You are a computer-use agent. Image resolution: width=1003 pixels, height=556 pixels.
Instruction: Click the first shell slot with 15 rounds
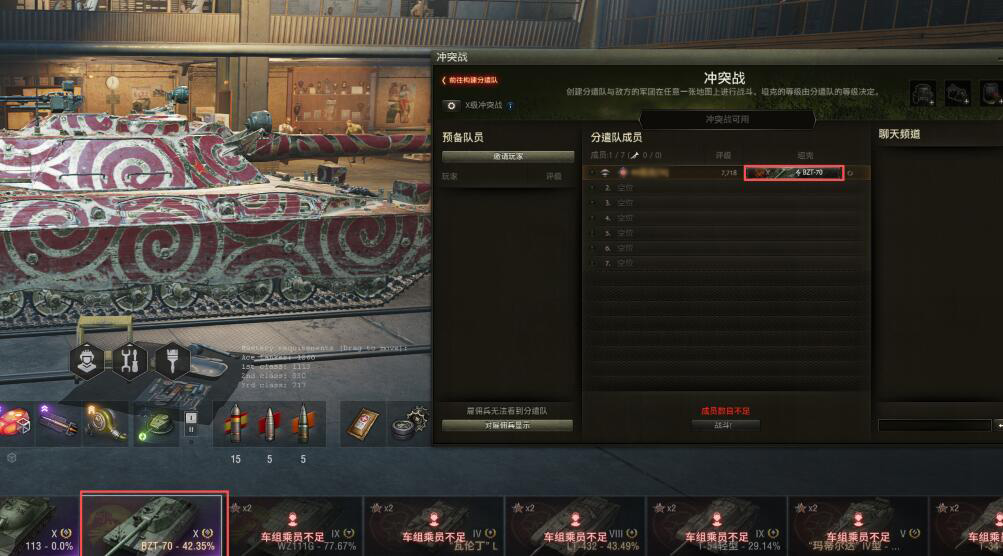236,425
